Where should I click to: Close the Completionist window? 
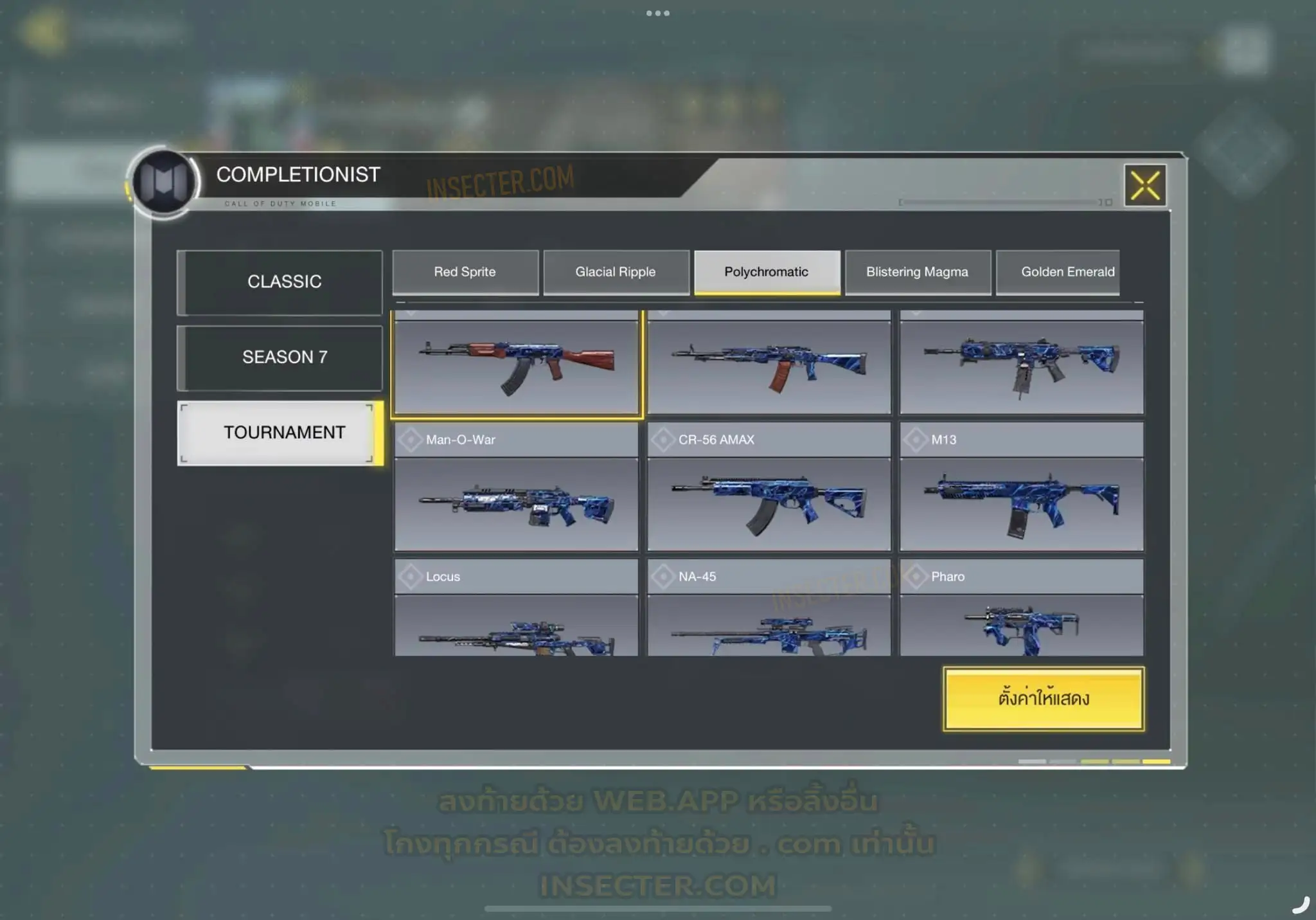[x=1145, y=186]
